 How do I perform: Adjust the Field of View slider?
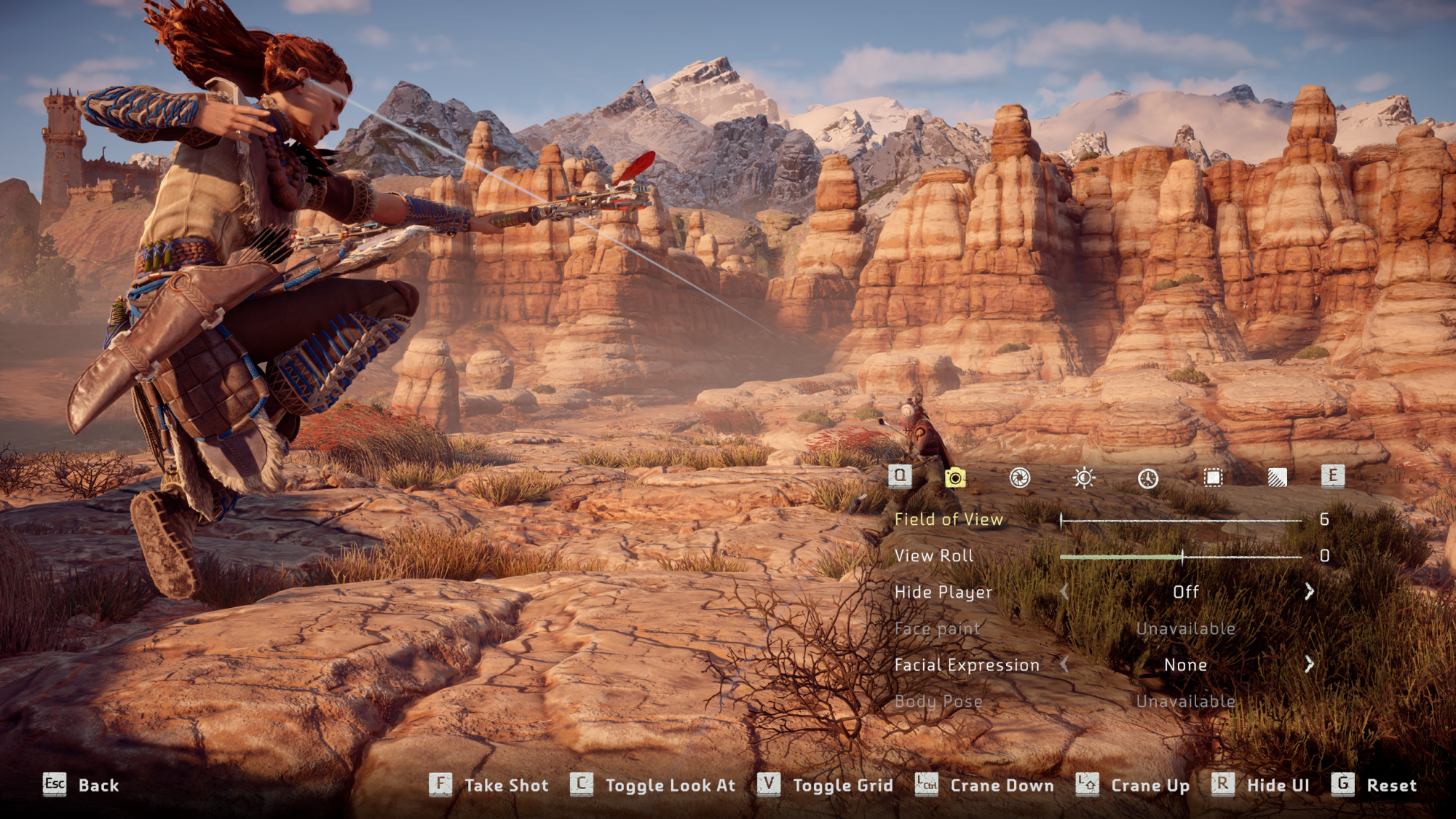1181,521
